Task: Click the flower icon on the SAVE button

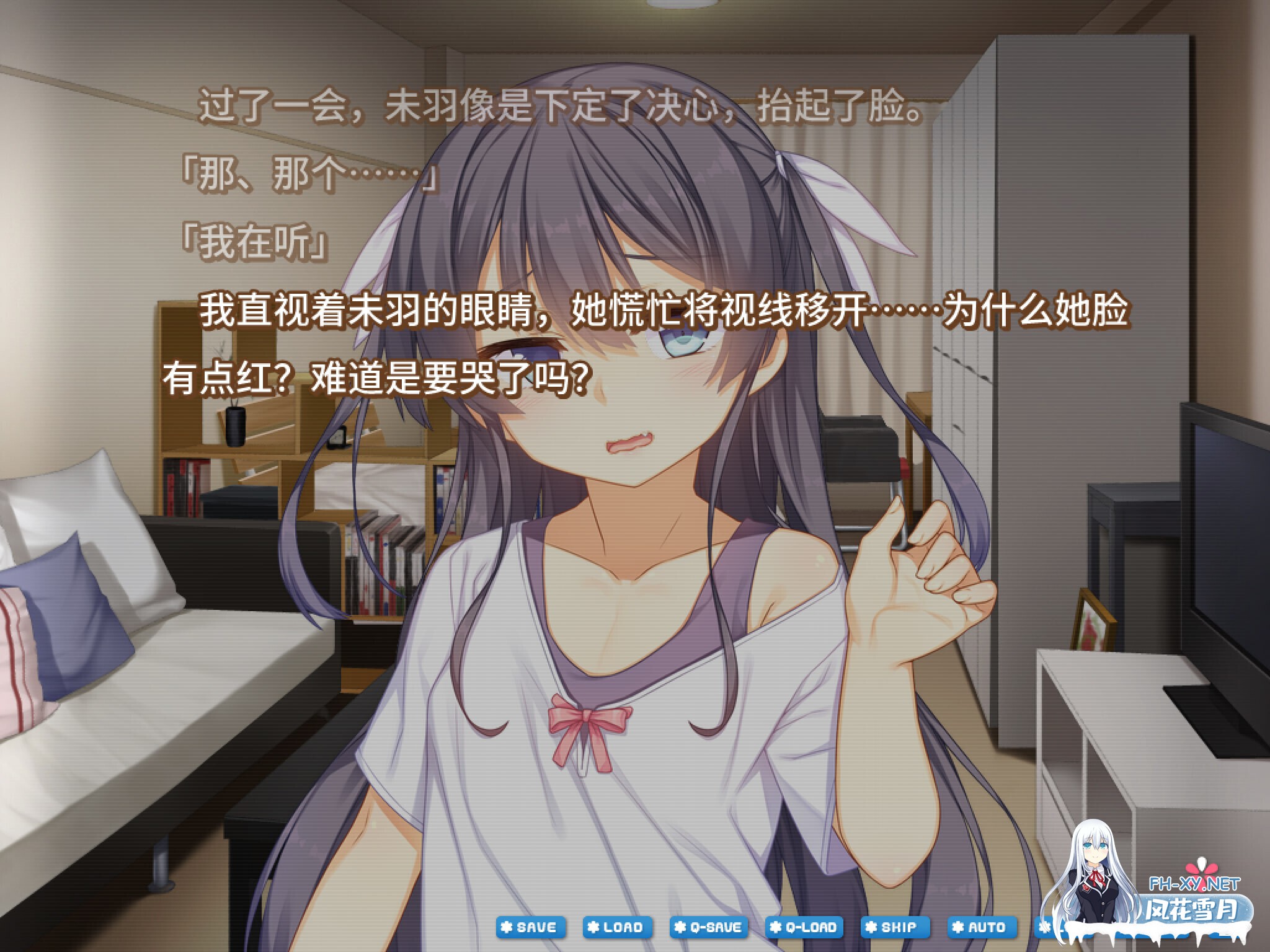Action: [507, 928]
